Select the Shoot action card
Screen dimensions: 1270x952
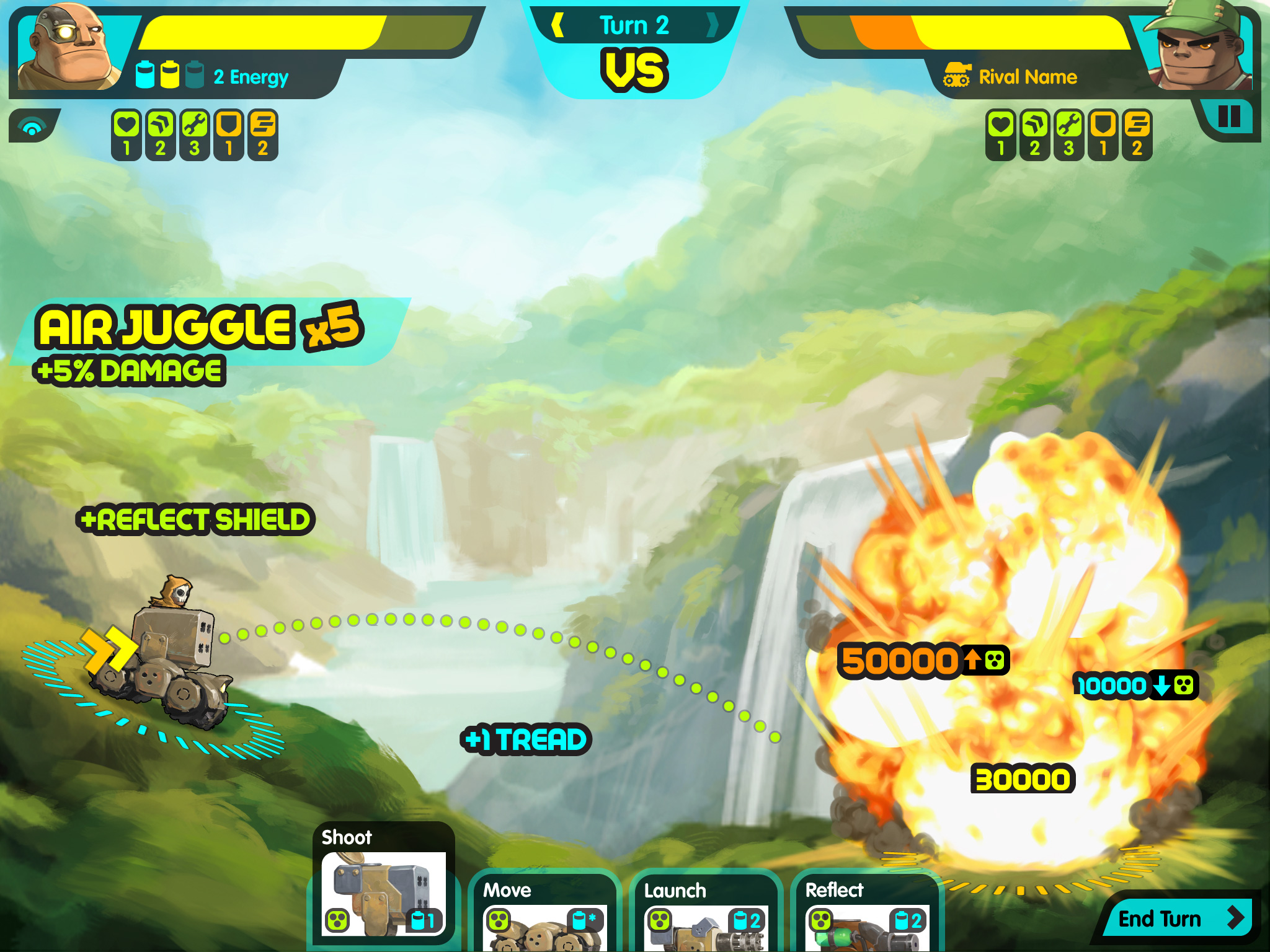click(x=383, y=883)
